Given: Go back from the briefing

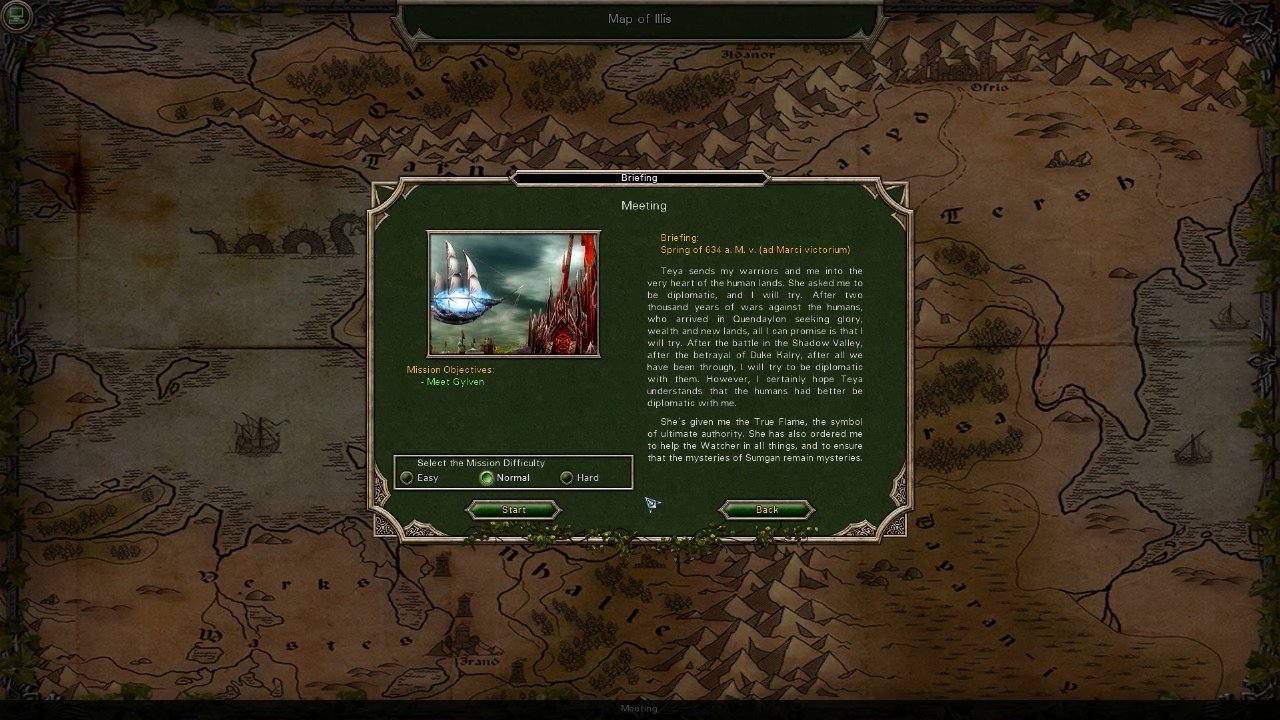Looking at the screenshot, I should (x=766, y=510).
